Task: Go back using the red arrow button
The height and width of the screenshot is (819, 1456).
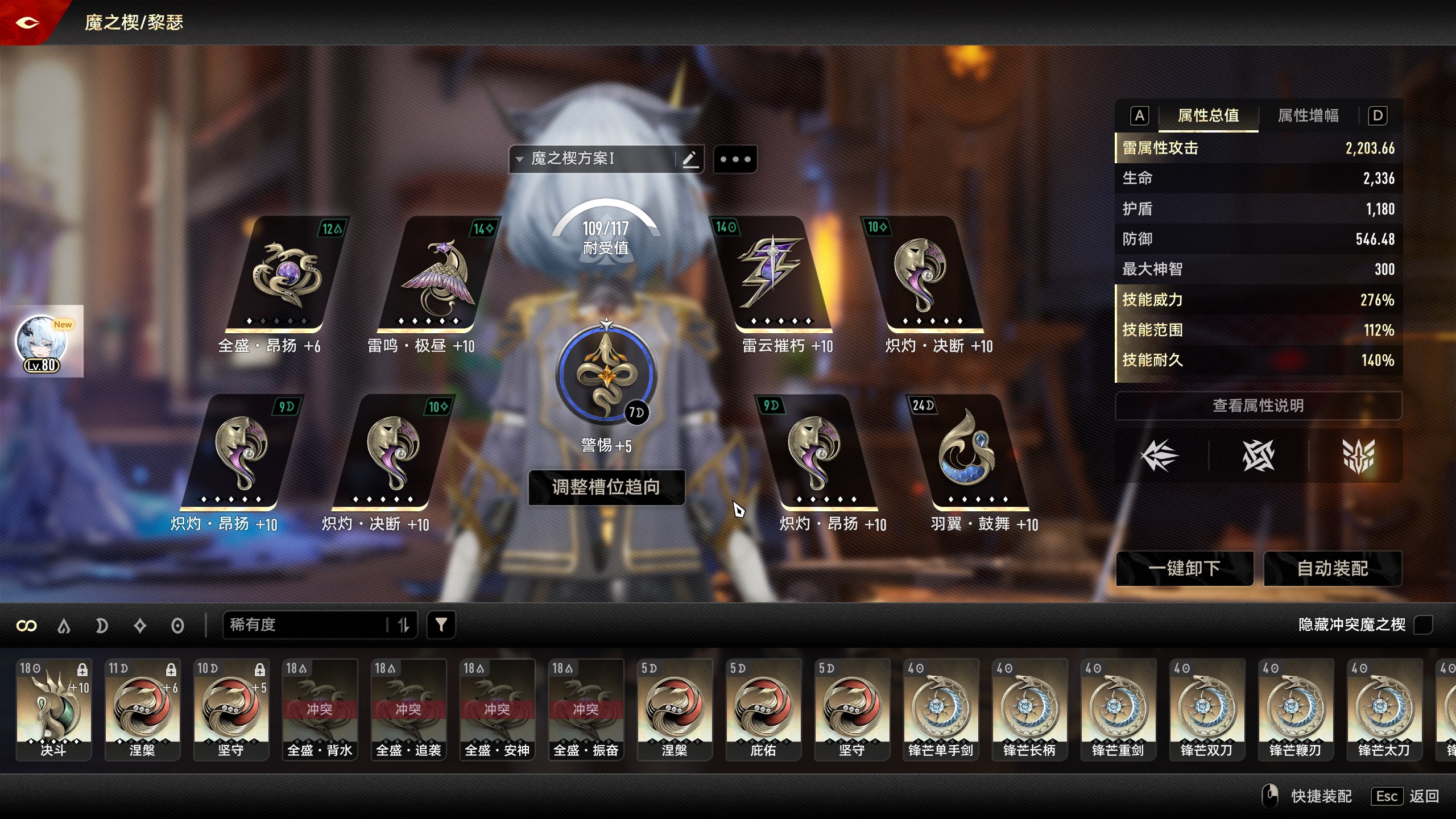Action: coord(27,23)
